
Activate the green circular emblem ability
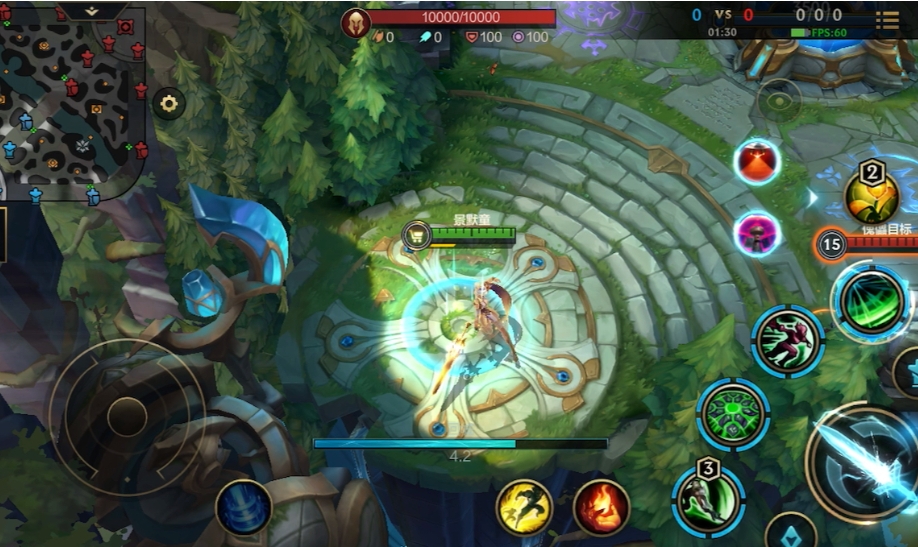click(733, 413)
